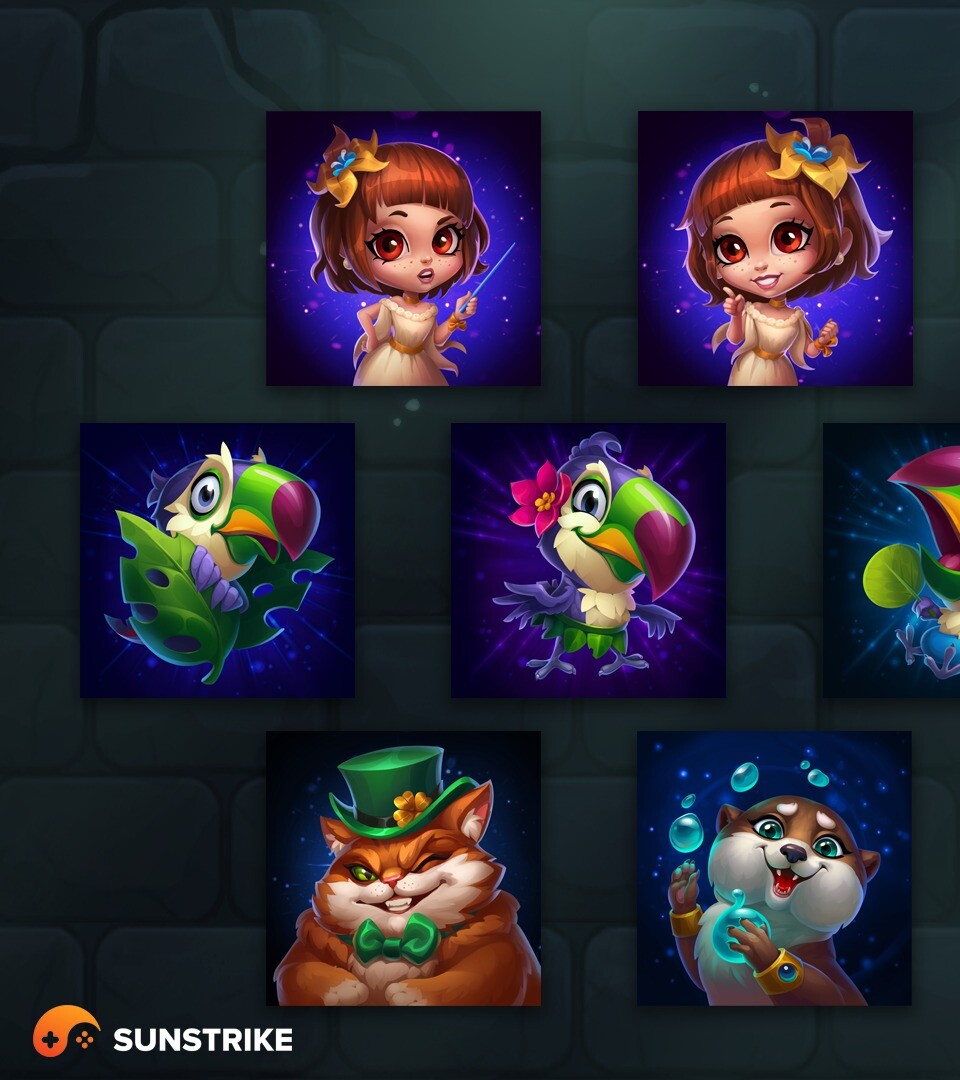Select the orange cat in green top hat
Screen dimensions: 960x1080
pyautogui.click(x=403, y=868)
